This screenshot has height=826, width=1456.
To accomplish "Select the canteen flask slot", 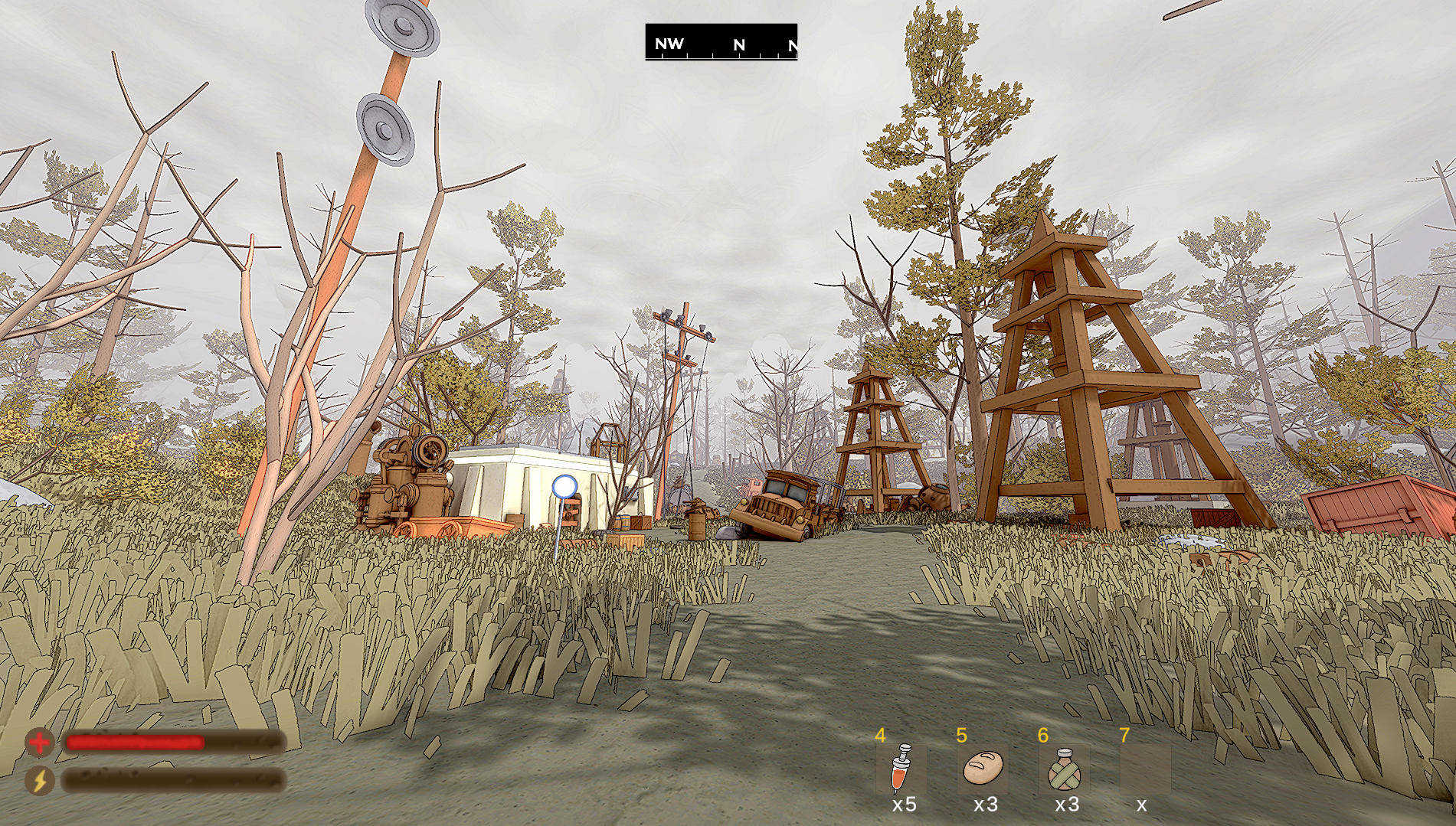I will (x=1064, y=769).
